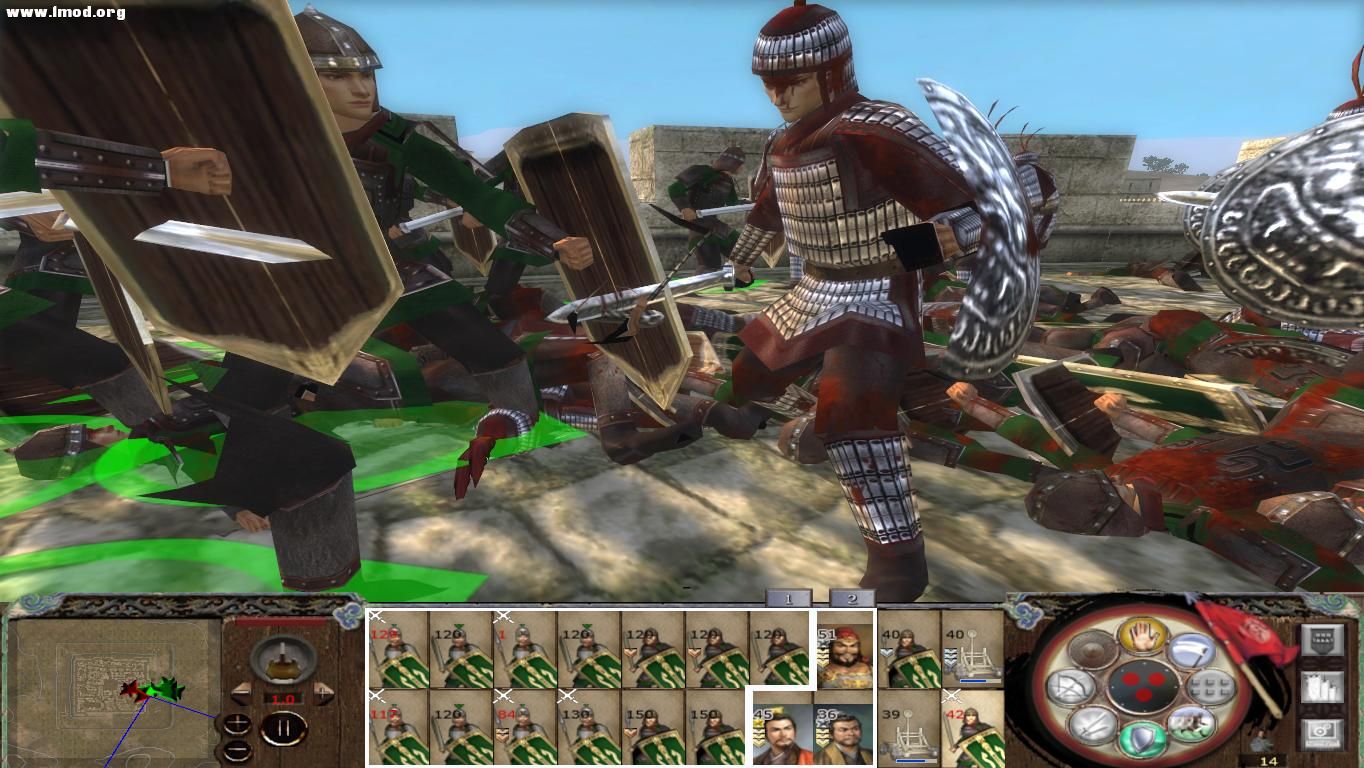Increase battle speed with the plus arrow
Screen dimensions: 1364x768
click(x=323, y=693)
